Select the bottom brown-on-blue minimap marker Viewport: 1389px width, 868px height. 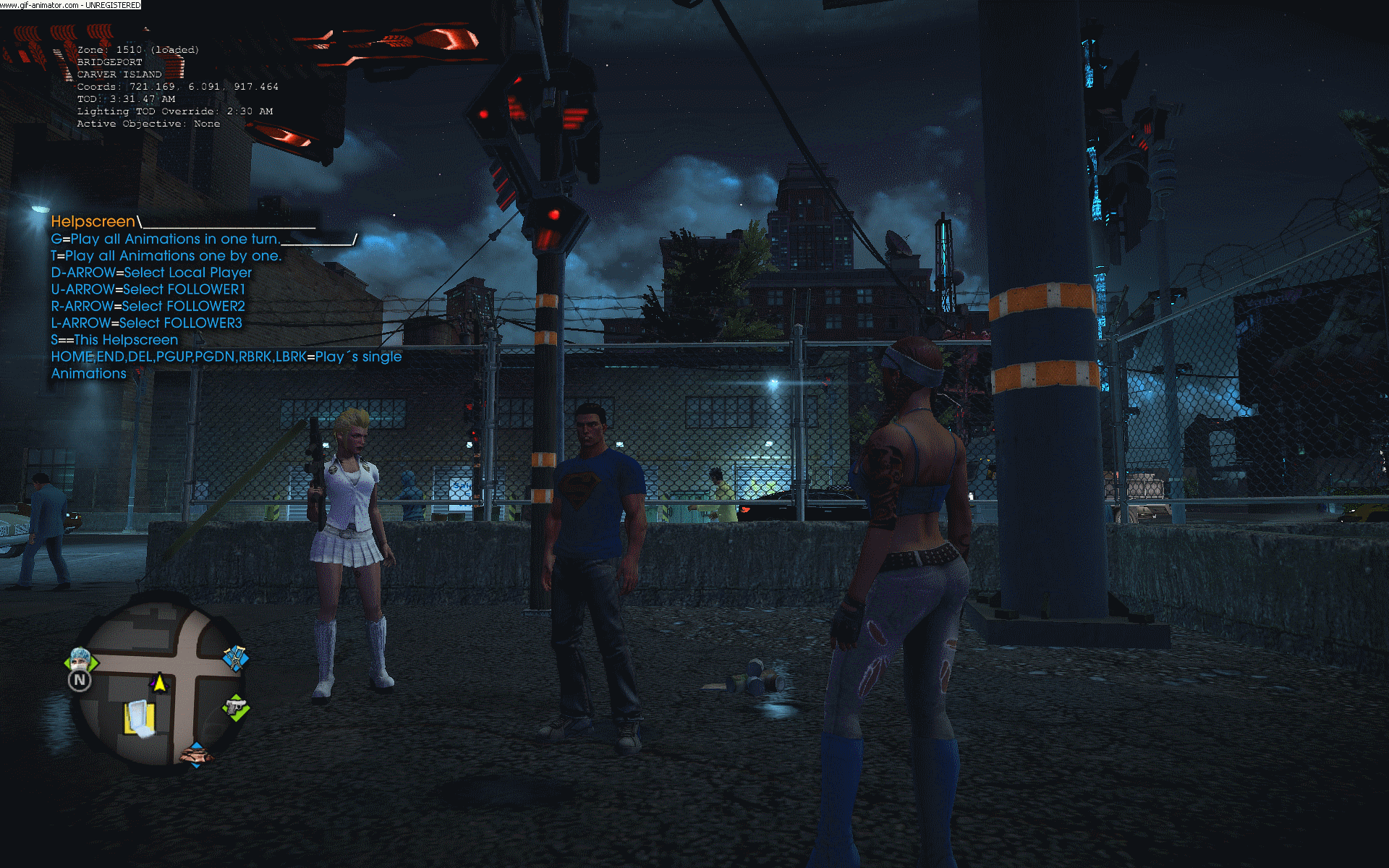click(195, 754)
